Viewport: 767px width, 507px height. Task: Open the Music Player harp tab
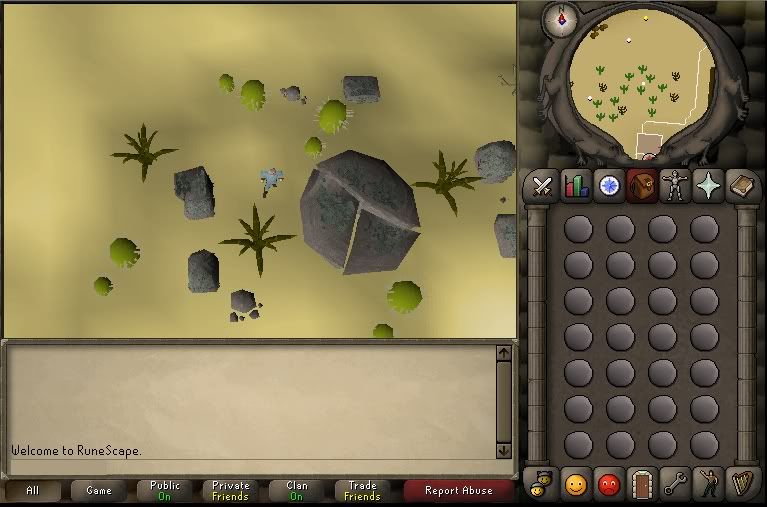coord(741,485)
